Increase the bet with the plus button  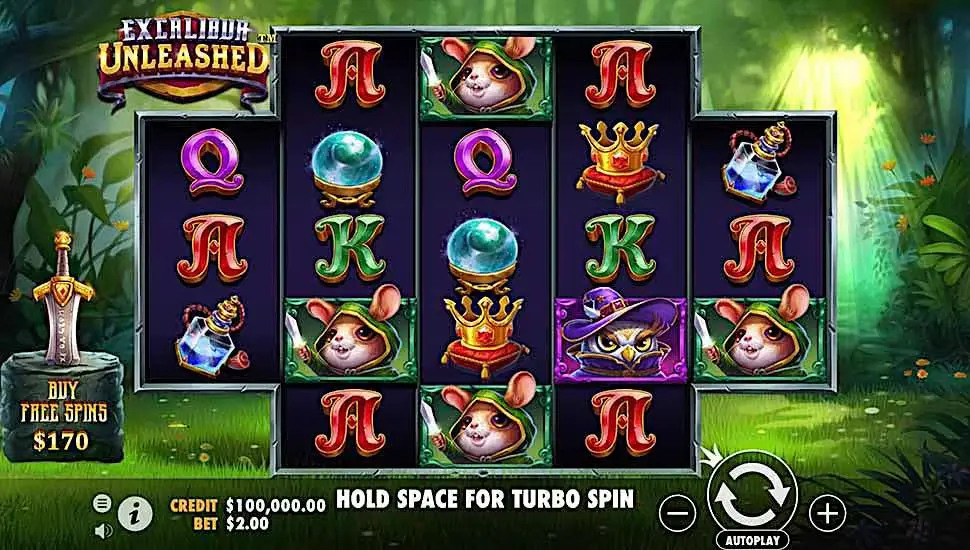(827, 514)
